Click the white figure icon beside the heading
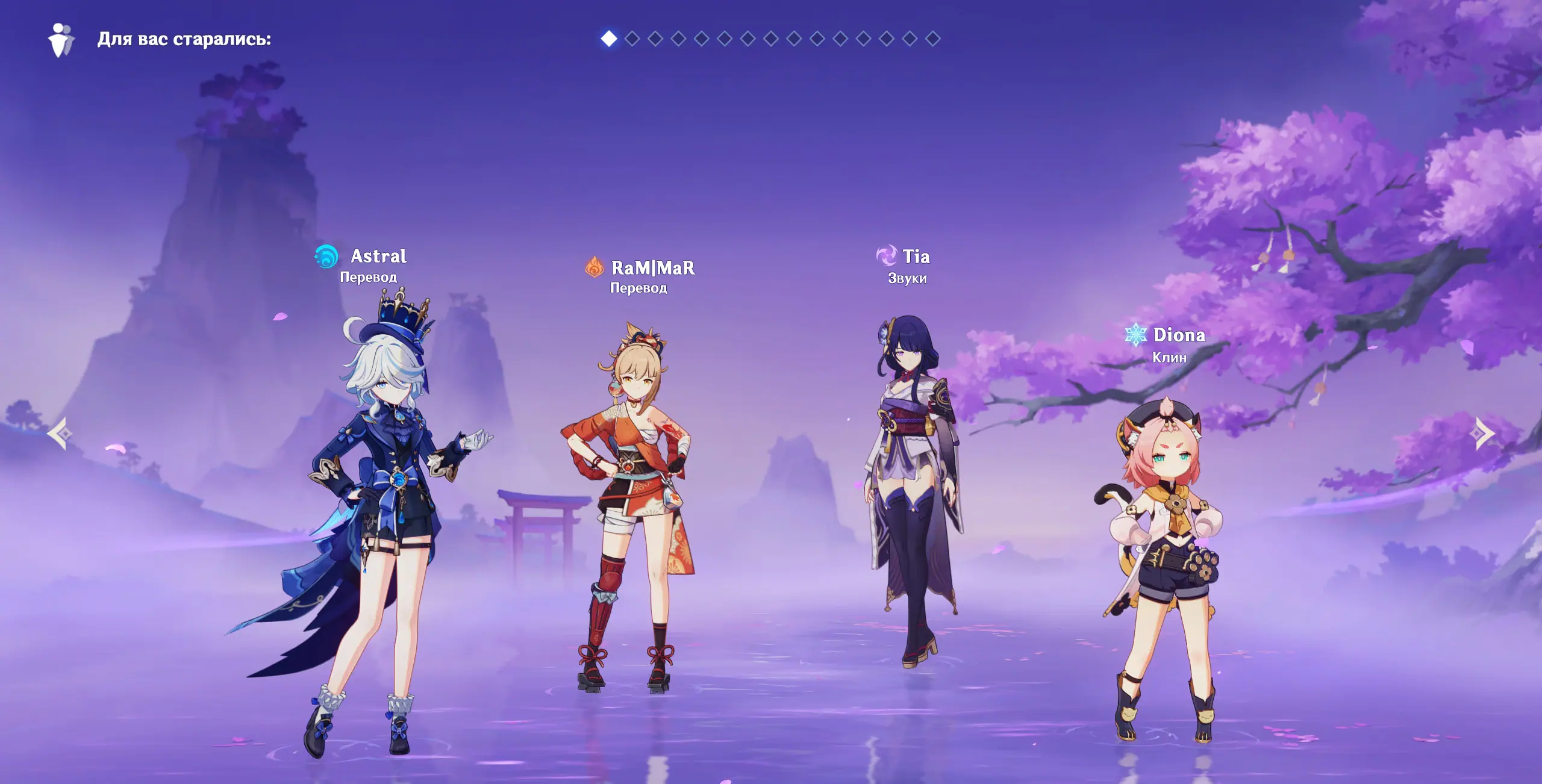Image resolution: width=1542 pixels, height=784 pixels. 61,40
